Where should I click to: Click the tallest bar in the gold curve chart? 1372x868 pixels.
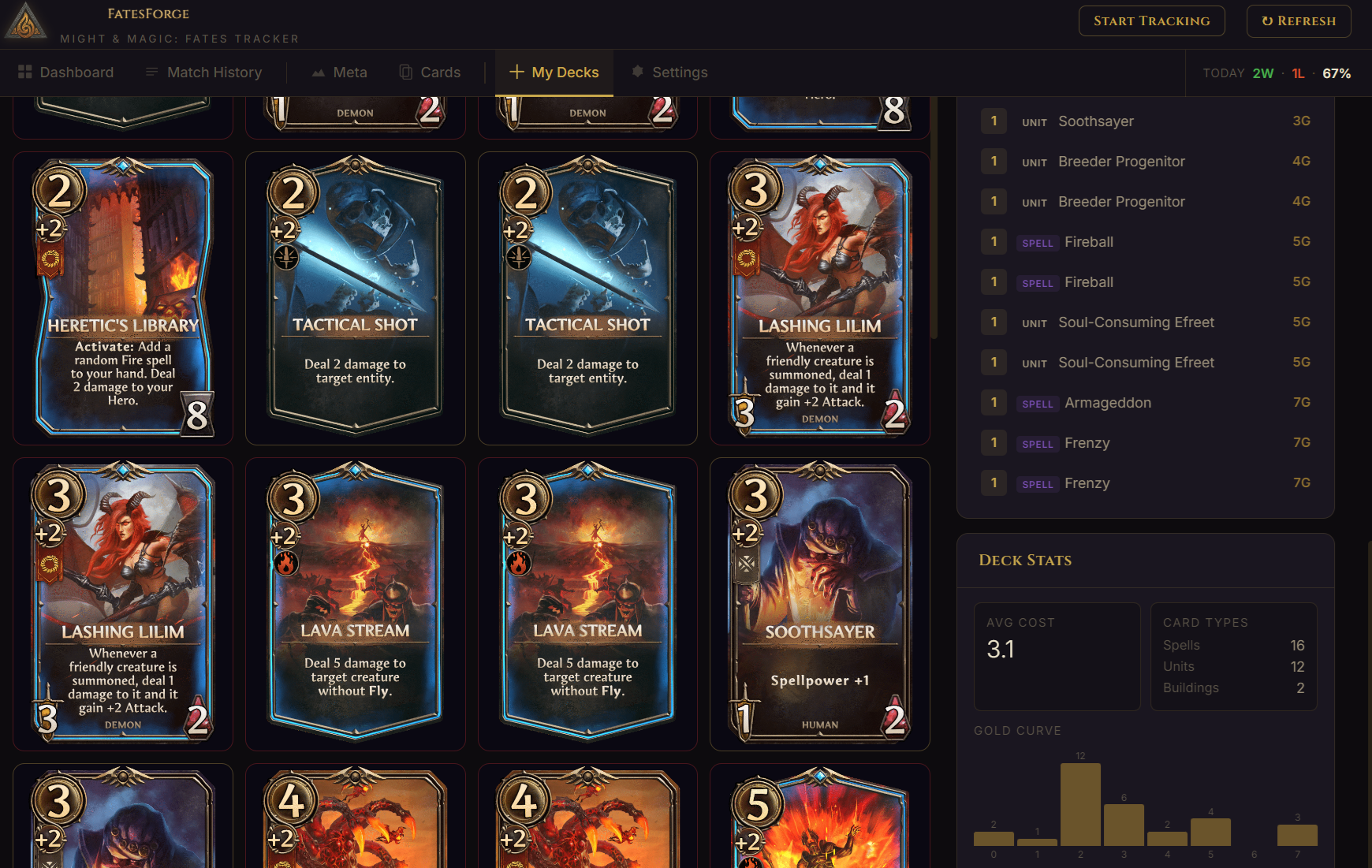[1081, 803]
